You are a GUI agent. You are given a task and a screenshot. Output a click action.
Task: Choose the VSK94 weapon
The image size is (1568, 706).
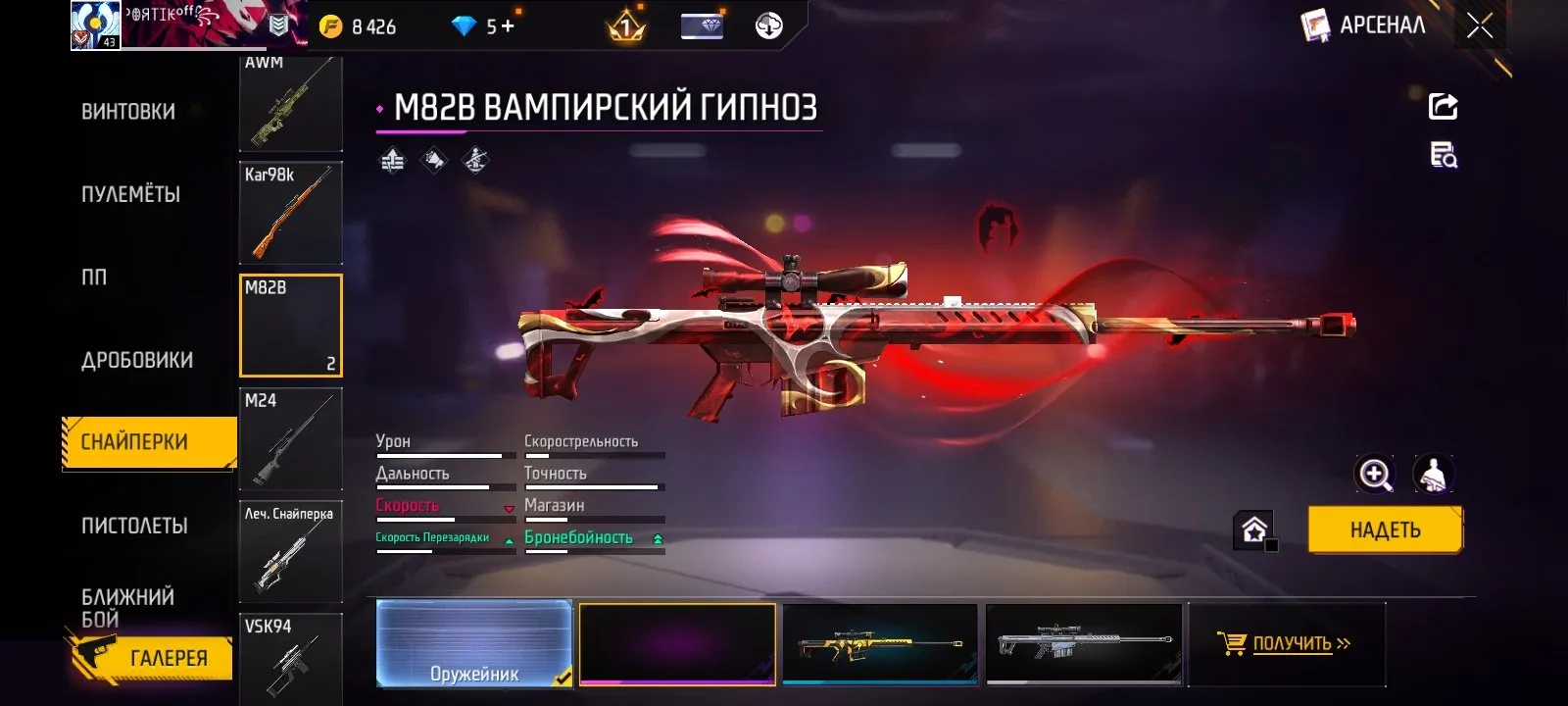[290, 657]
